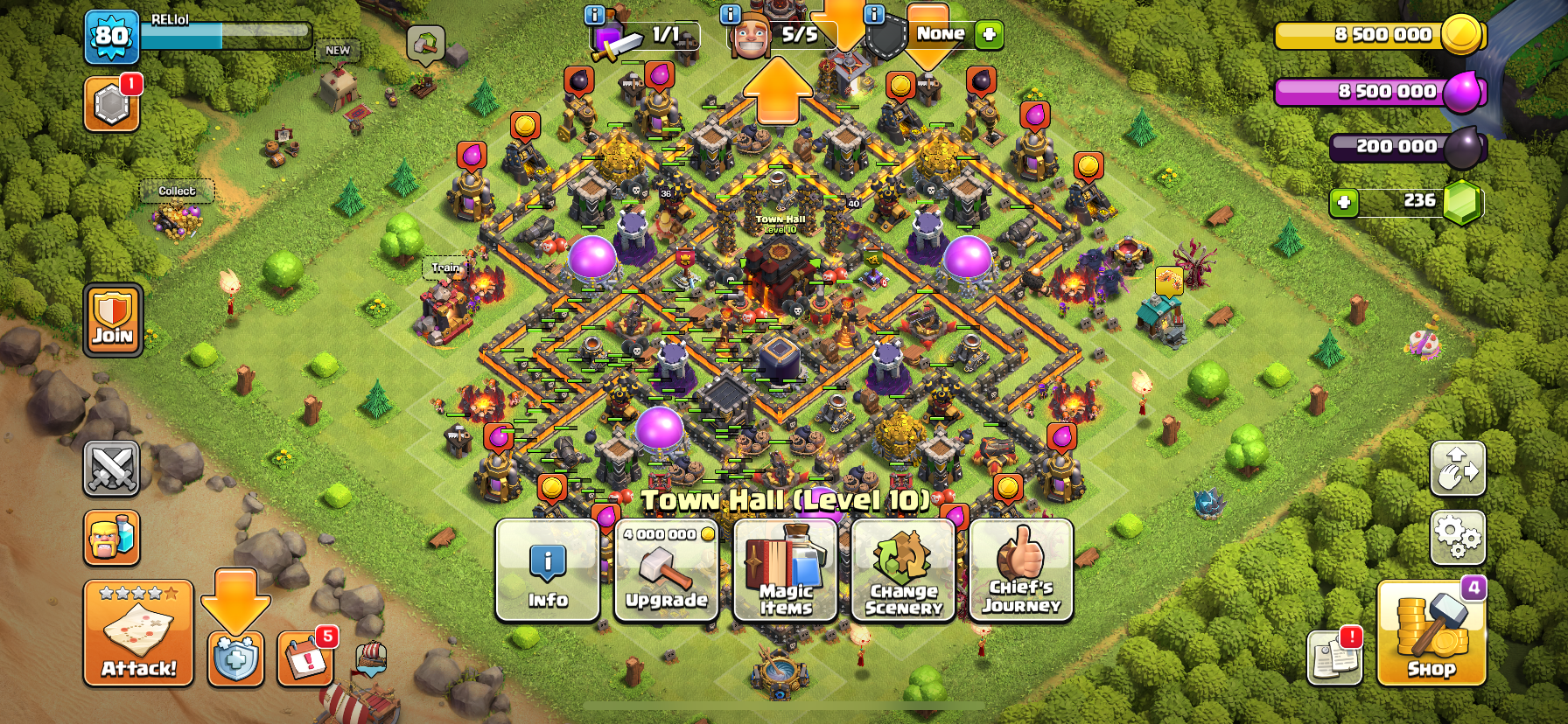This screenshot has width=1568, height=724.
Task: Start an Attack from the map button
Action: point(138,633)
